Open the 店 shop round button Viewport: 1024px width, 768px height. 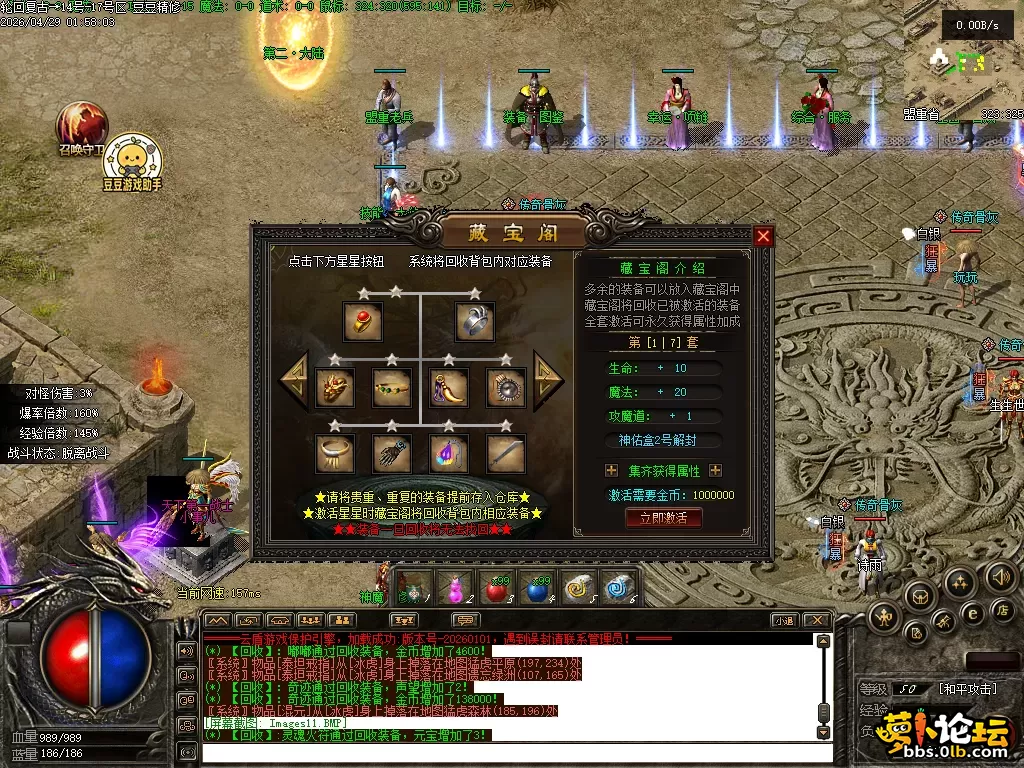(1001, 609)
